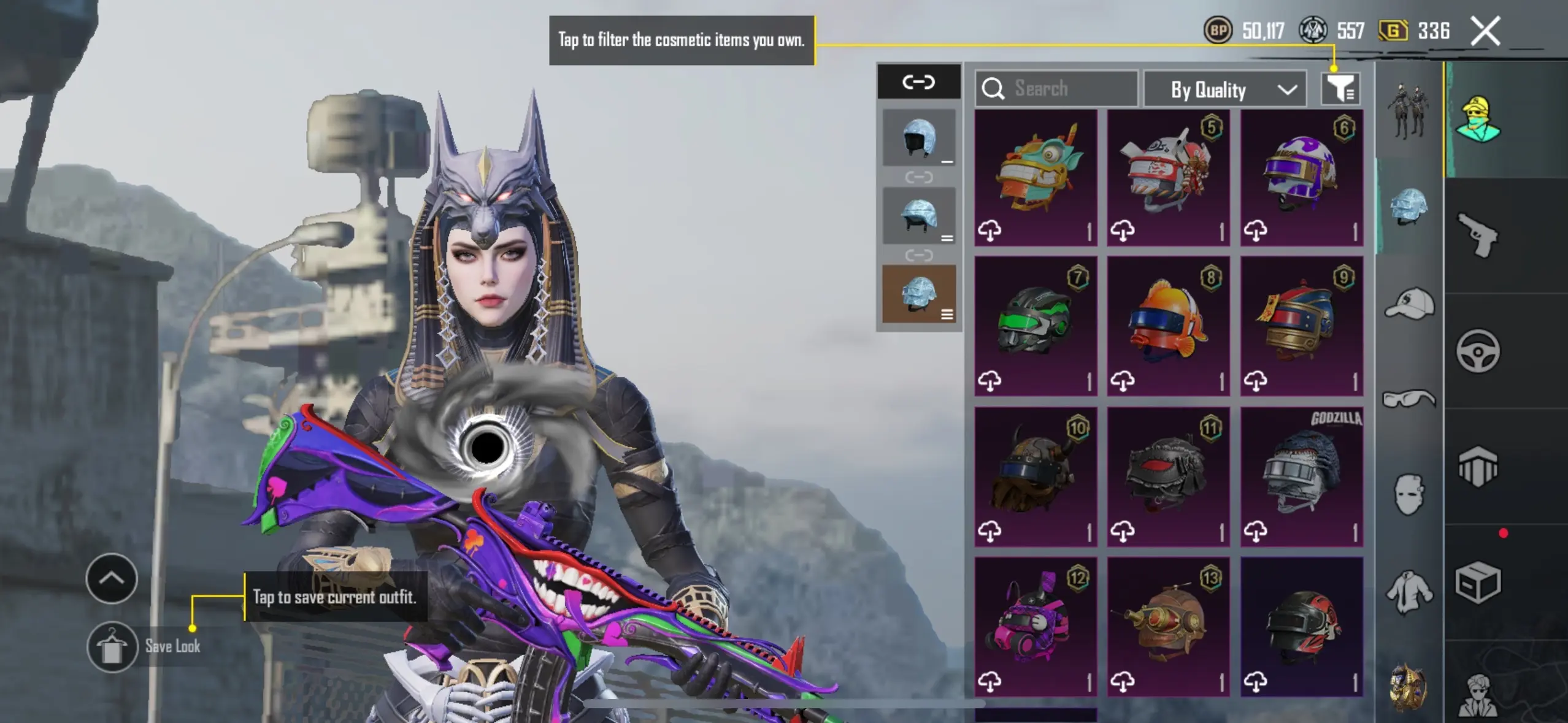Pick the green visor black helmet

point(1036,326)
